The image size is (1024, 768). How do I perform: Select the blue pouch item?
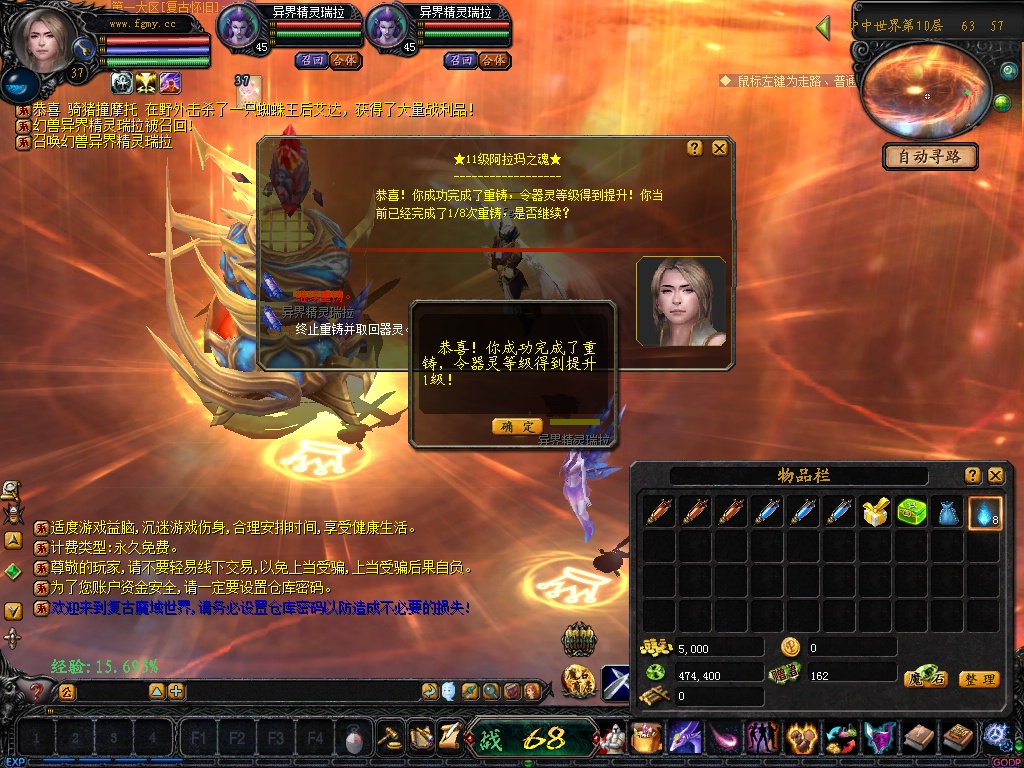click(948, 513)
